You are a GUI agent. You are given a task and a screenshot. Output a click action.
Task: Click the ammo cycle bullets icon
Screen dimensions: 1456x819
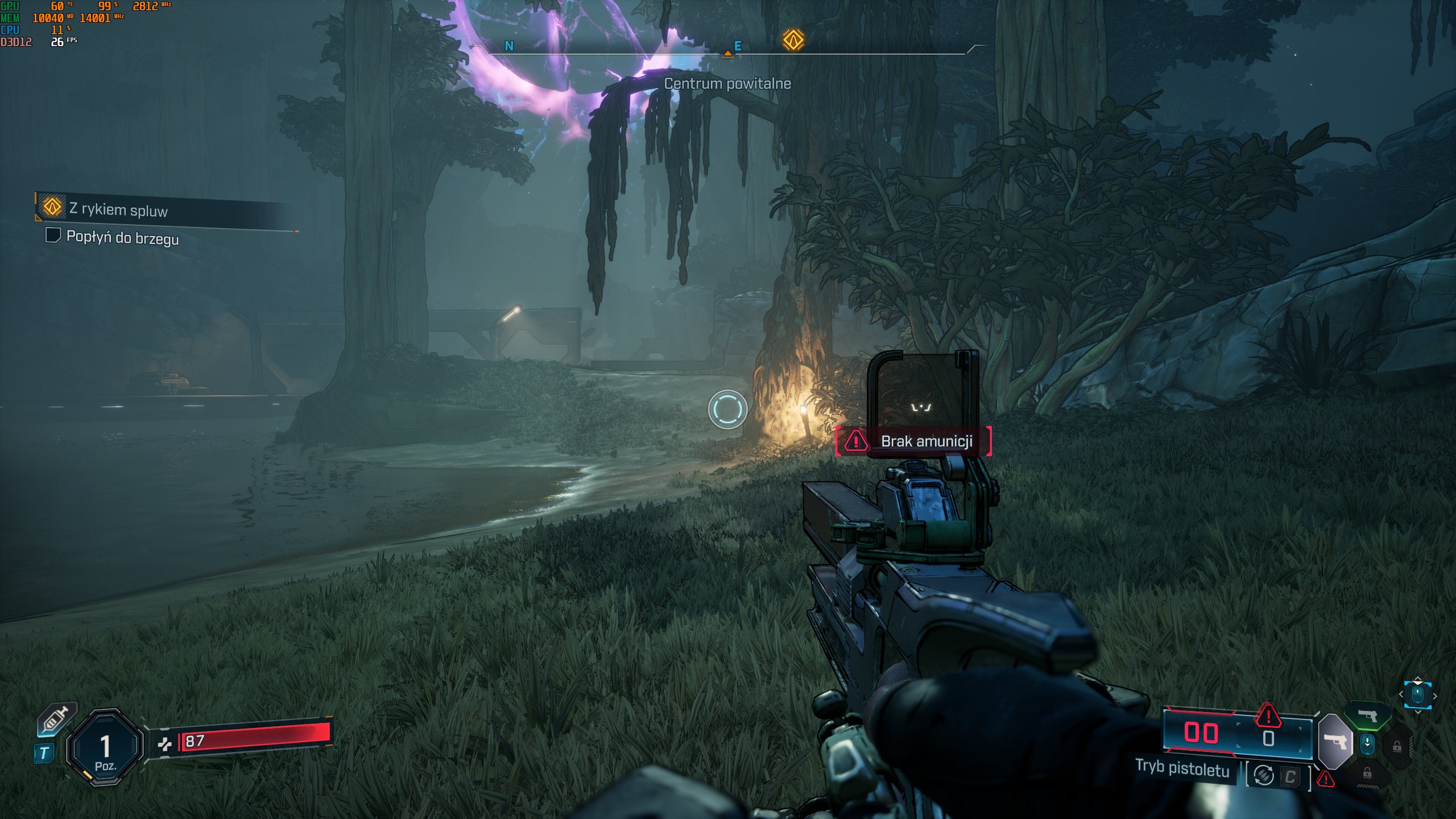(x=1264, y=775)
